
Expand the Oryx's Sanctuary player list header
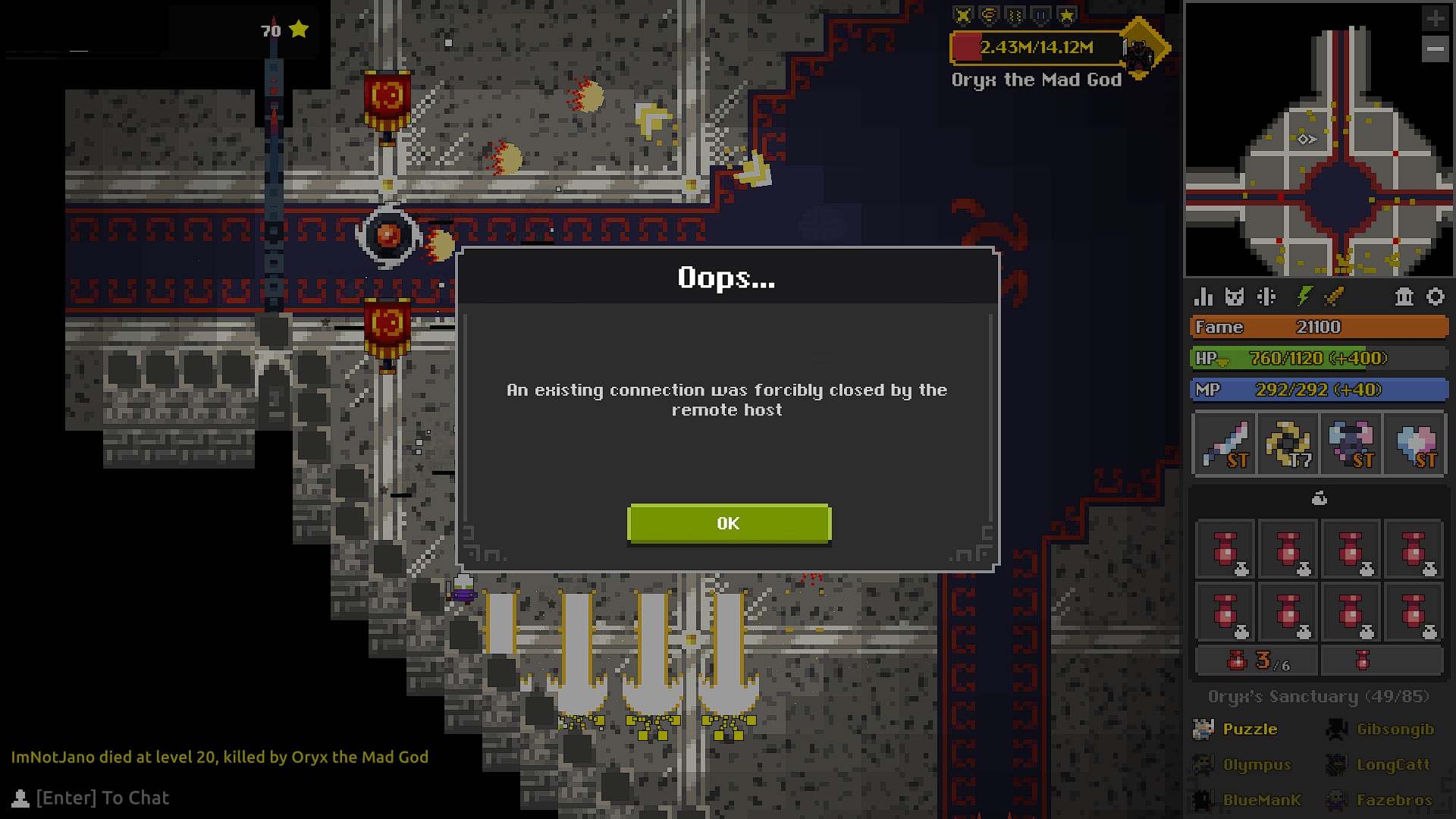1318,696
